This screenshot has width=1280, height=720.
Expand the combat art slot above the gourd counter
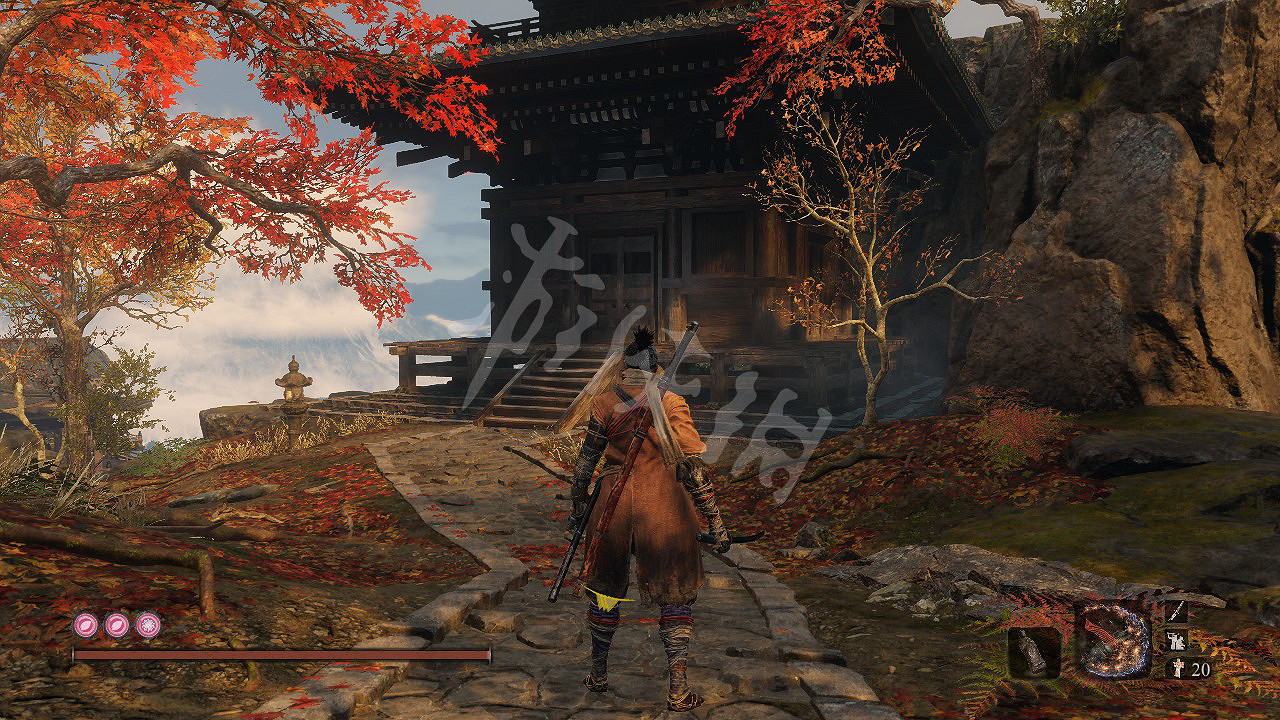[x=1178, y=640]
